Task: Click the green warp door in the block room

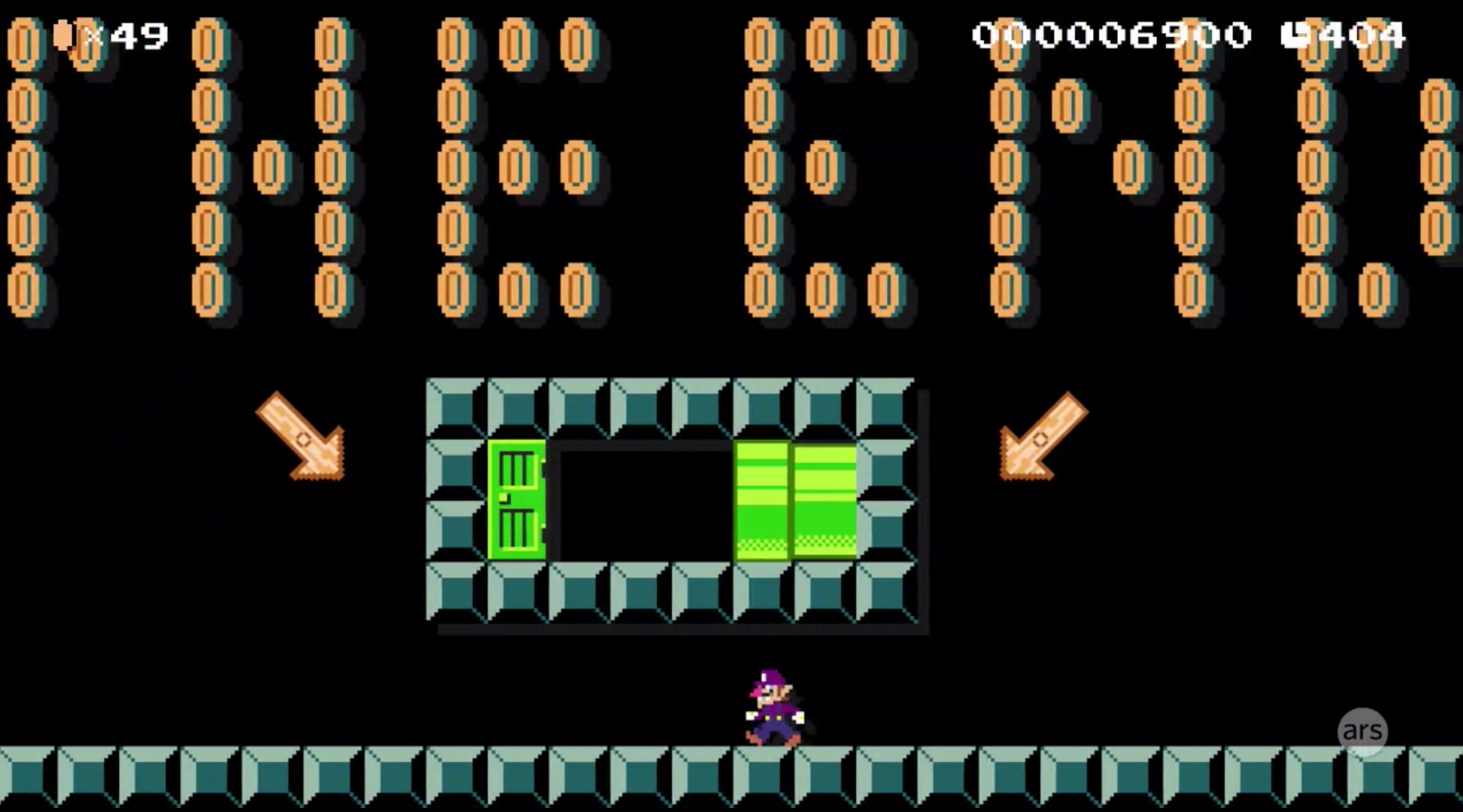Action: coord(515,506)
